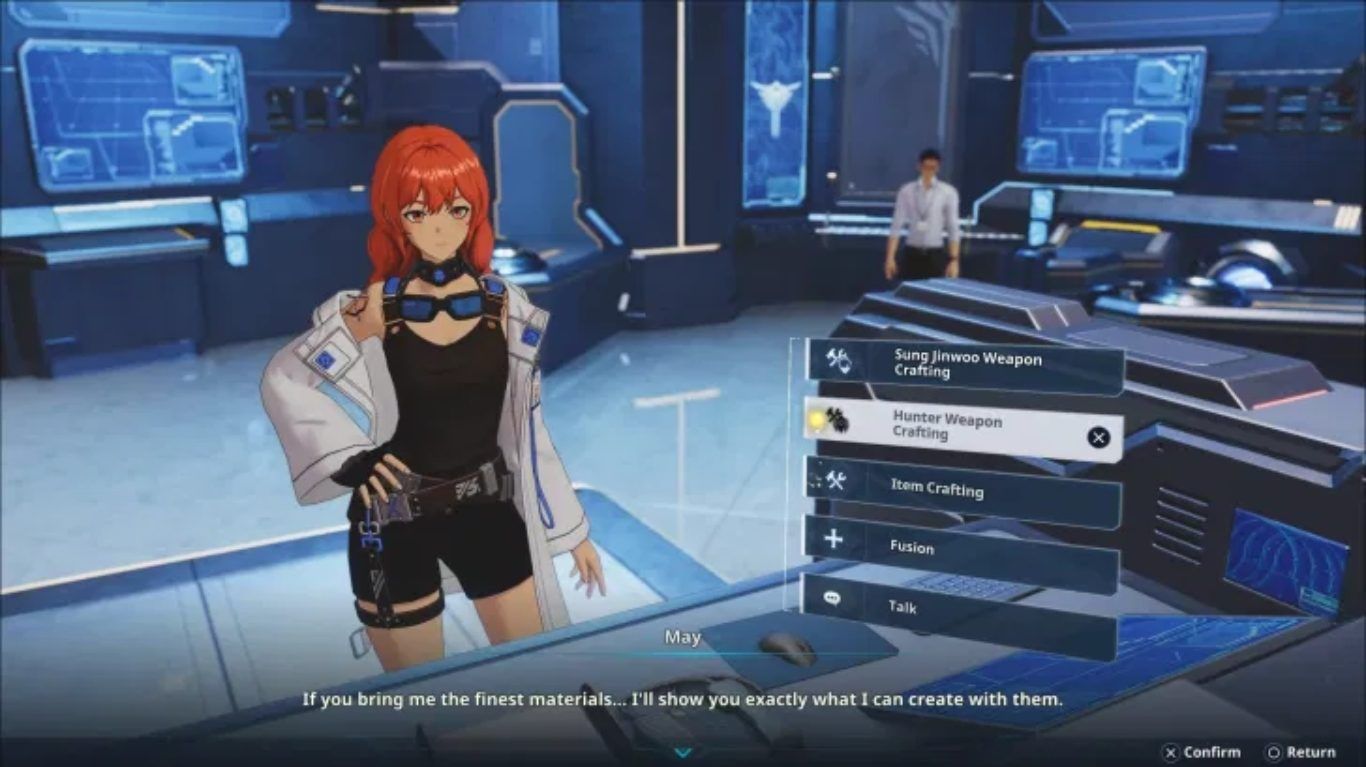
Task: Advance dialogue with the down arrow
Action: point(683,752)
